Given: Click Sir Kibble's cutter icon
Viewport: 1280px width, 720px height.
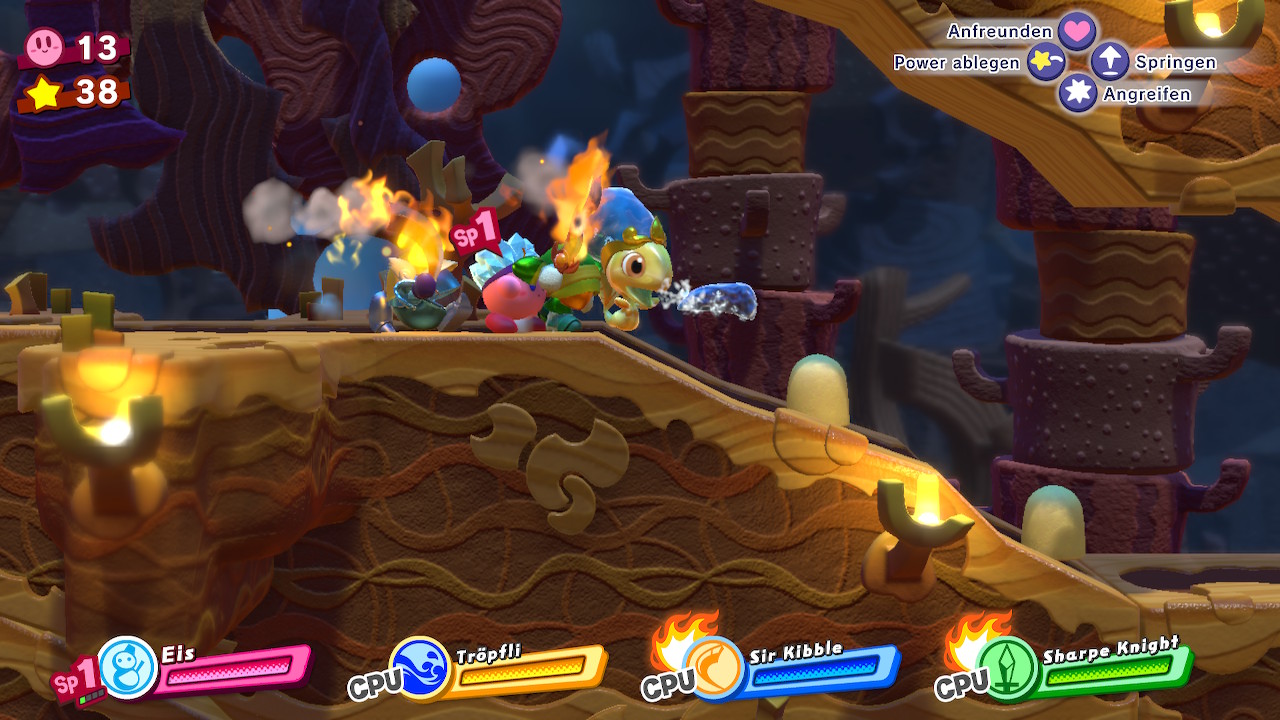Looking at the screenshot, I should tap(714, 667).
